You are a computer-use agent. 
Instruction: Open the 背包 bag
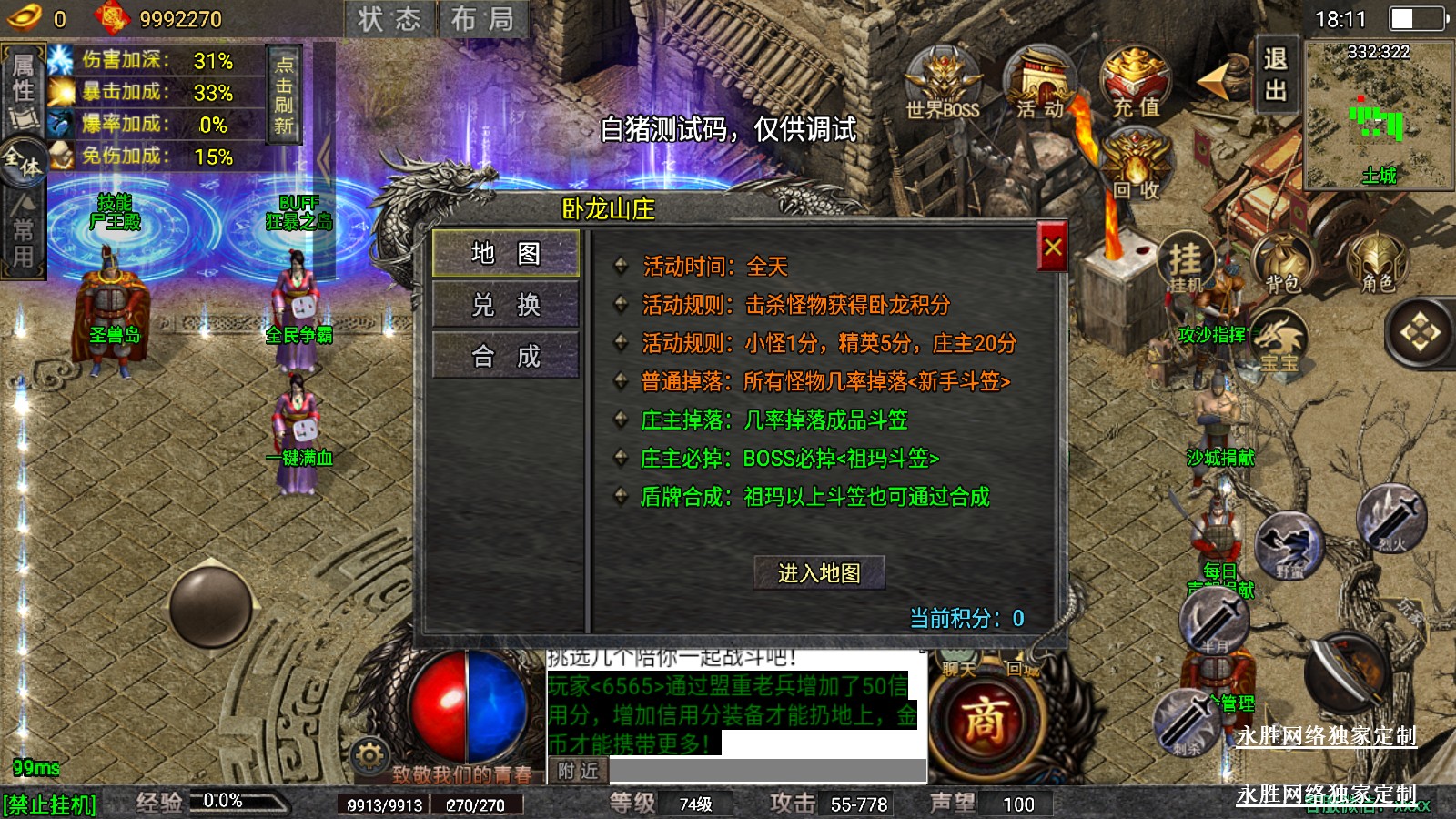1281,264
